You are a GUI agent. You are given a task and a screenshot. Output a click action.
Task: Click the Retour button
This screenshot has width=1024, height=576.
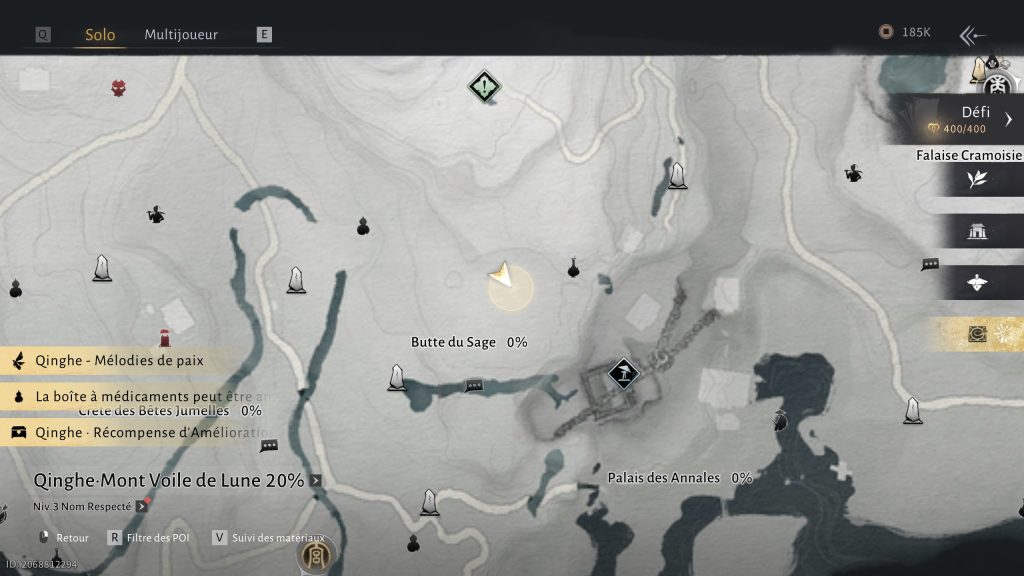[64, 537]
